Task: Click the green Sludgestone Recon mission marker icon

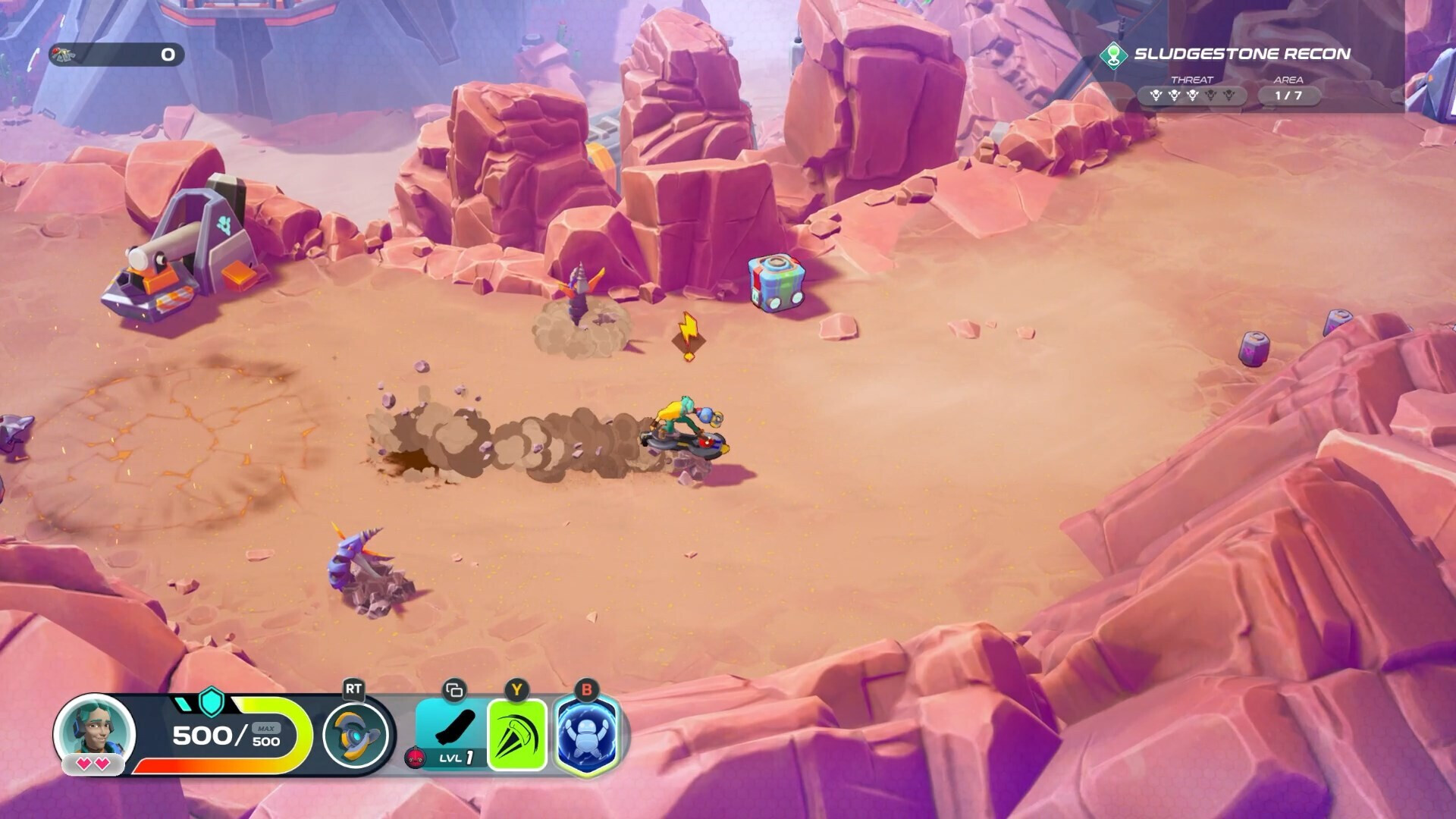Action: 1113,55
